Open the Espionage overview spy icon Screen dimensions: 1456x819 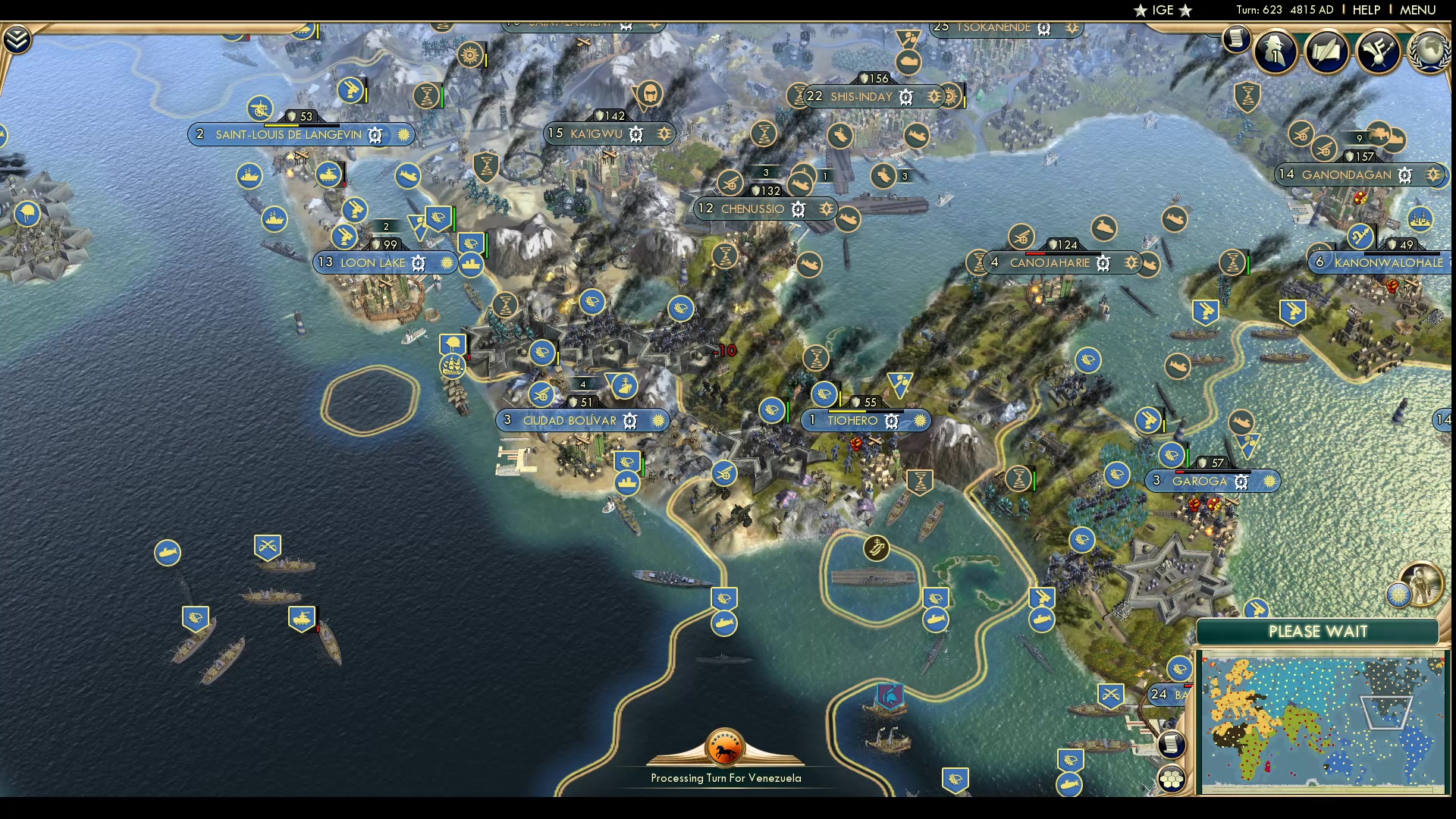coord(1273,53)
